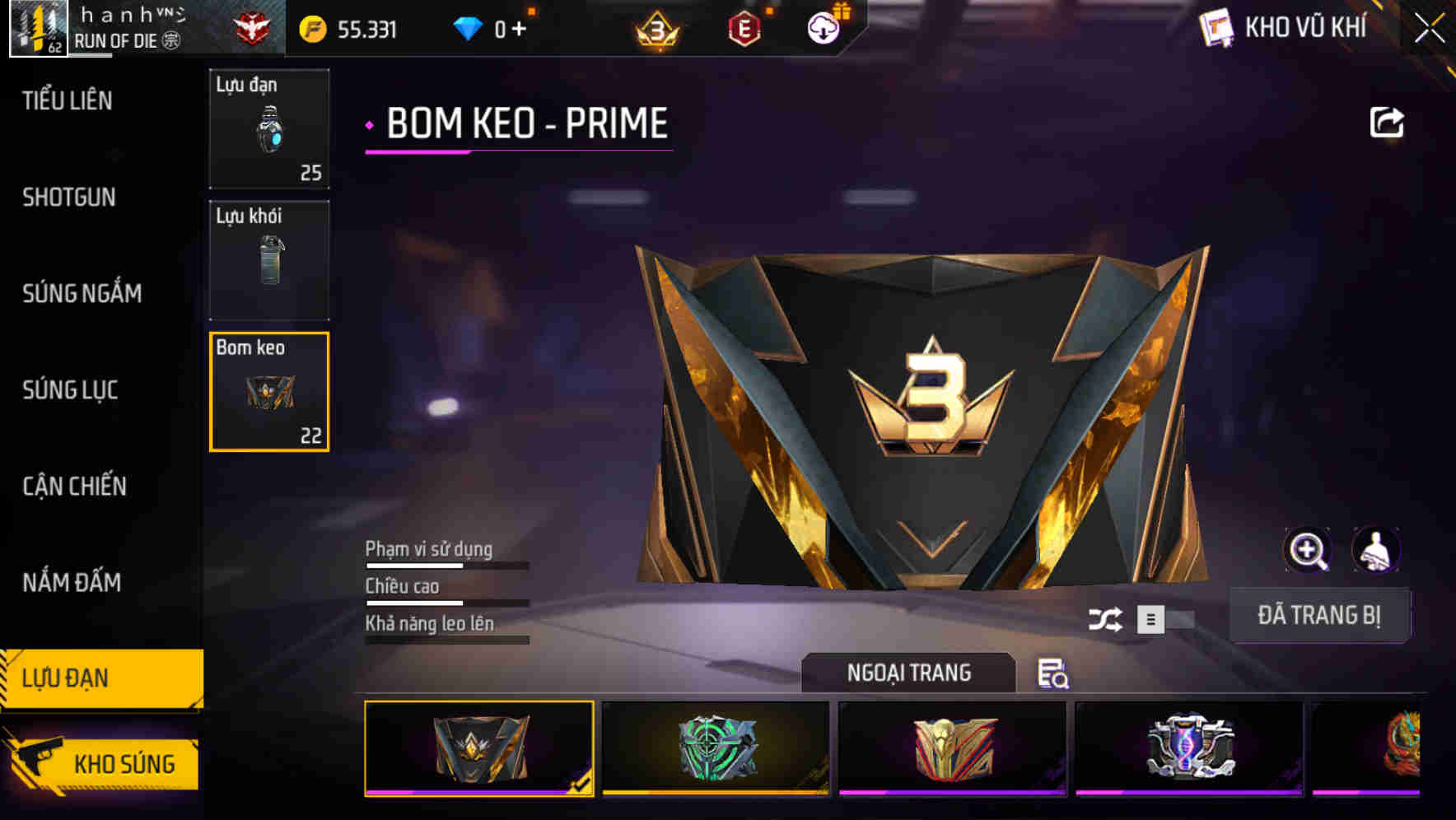The image size is (1456, 820).
Task: Switch to the NGOẠI TRANG tab
Action: pos(908,673)
